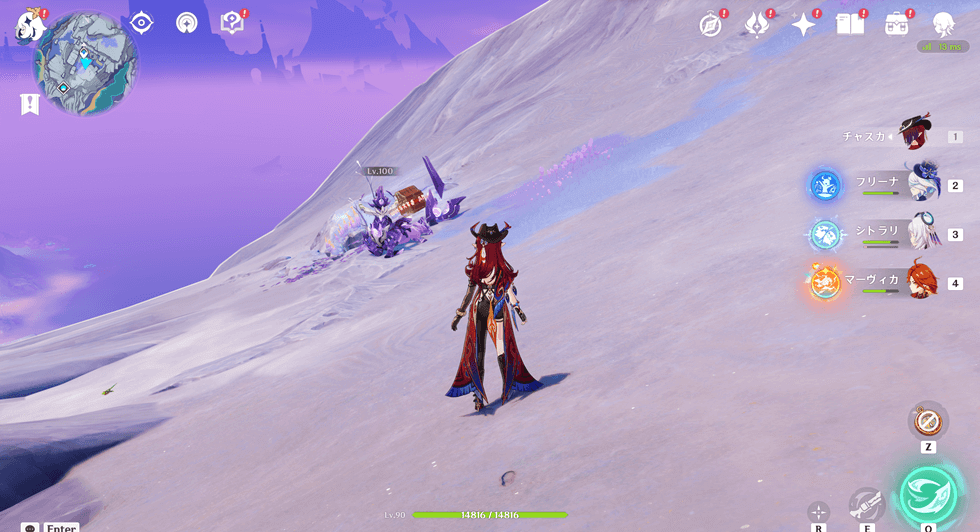Use the compass gadget icon

click(928, 419)
